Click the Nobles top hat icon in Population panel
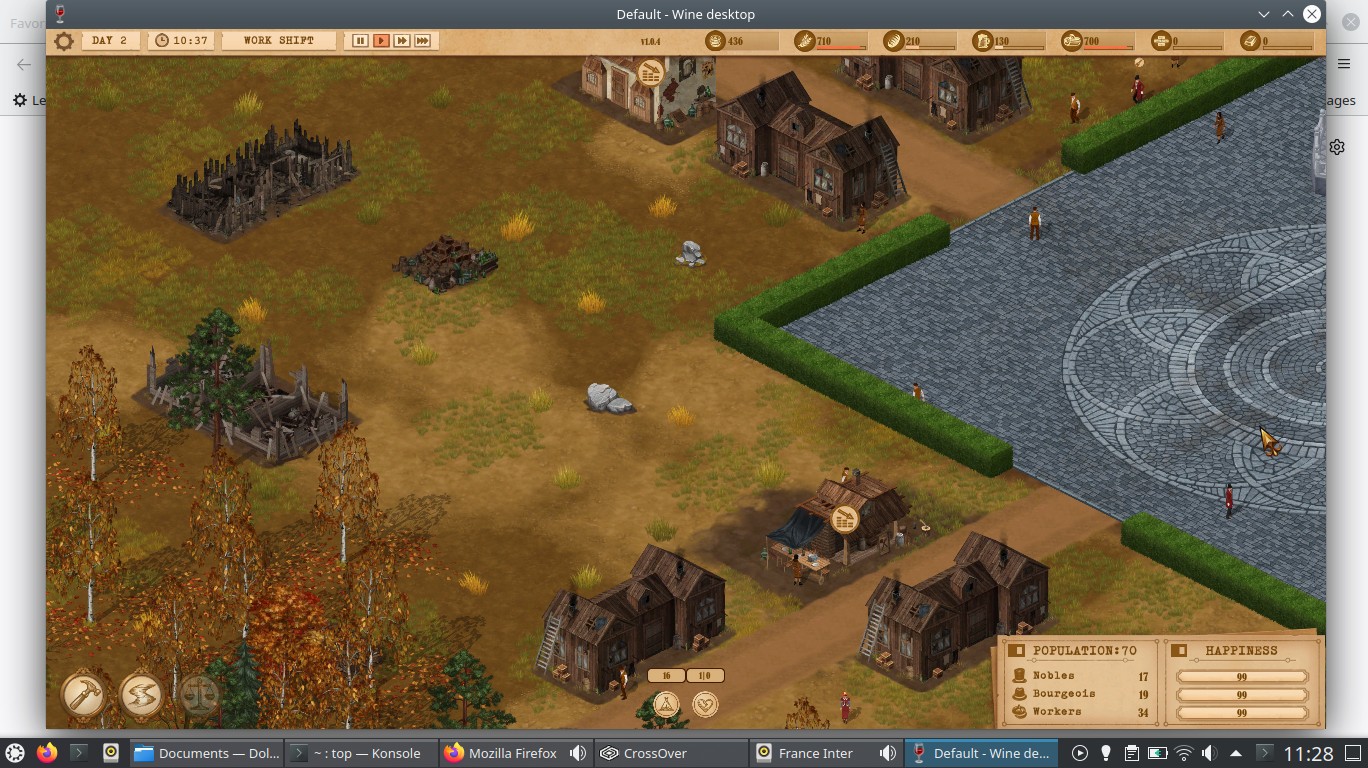Screen dimensions: 1368x768 click(x=1018, y=676)
